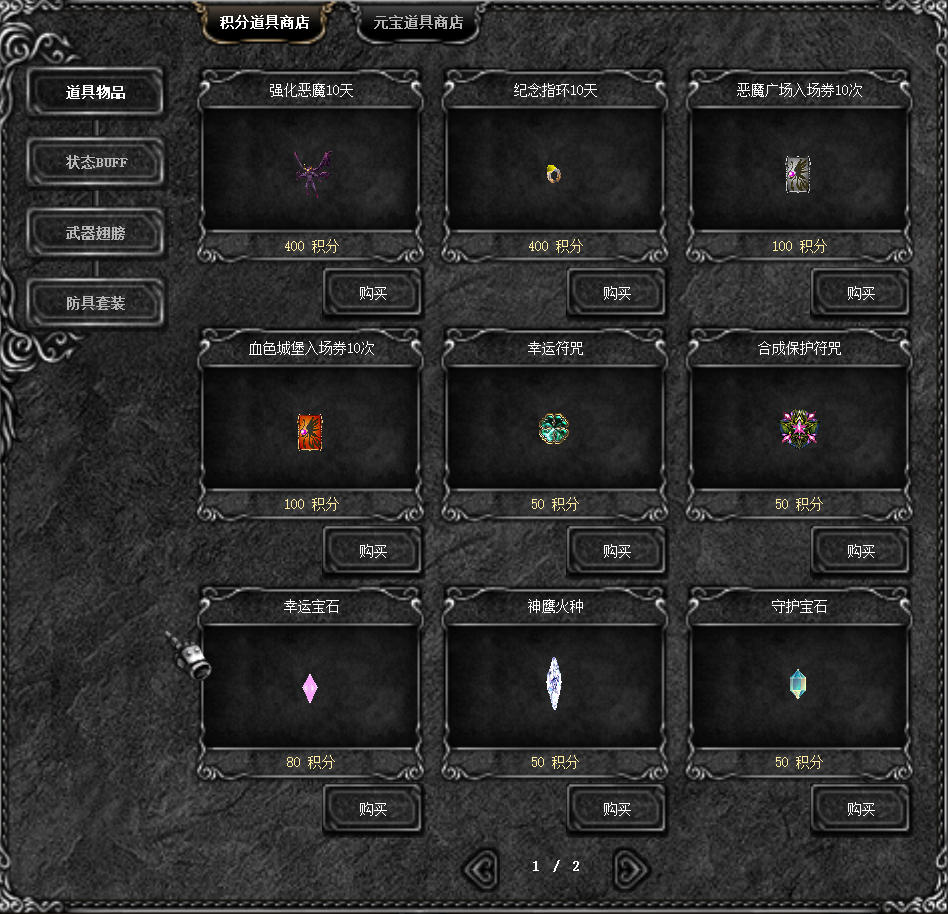Select the 积分道具商店 tab
Viewport: 948px width, 914px height.
264,23
